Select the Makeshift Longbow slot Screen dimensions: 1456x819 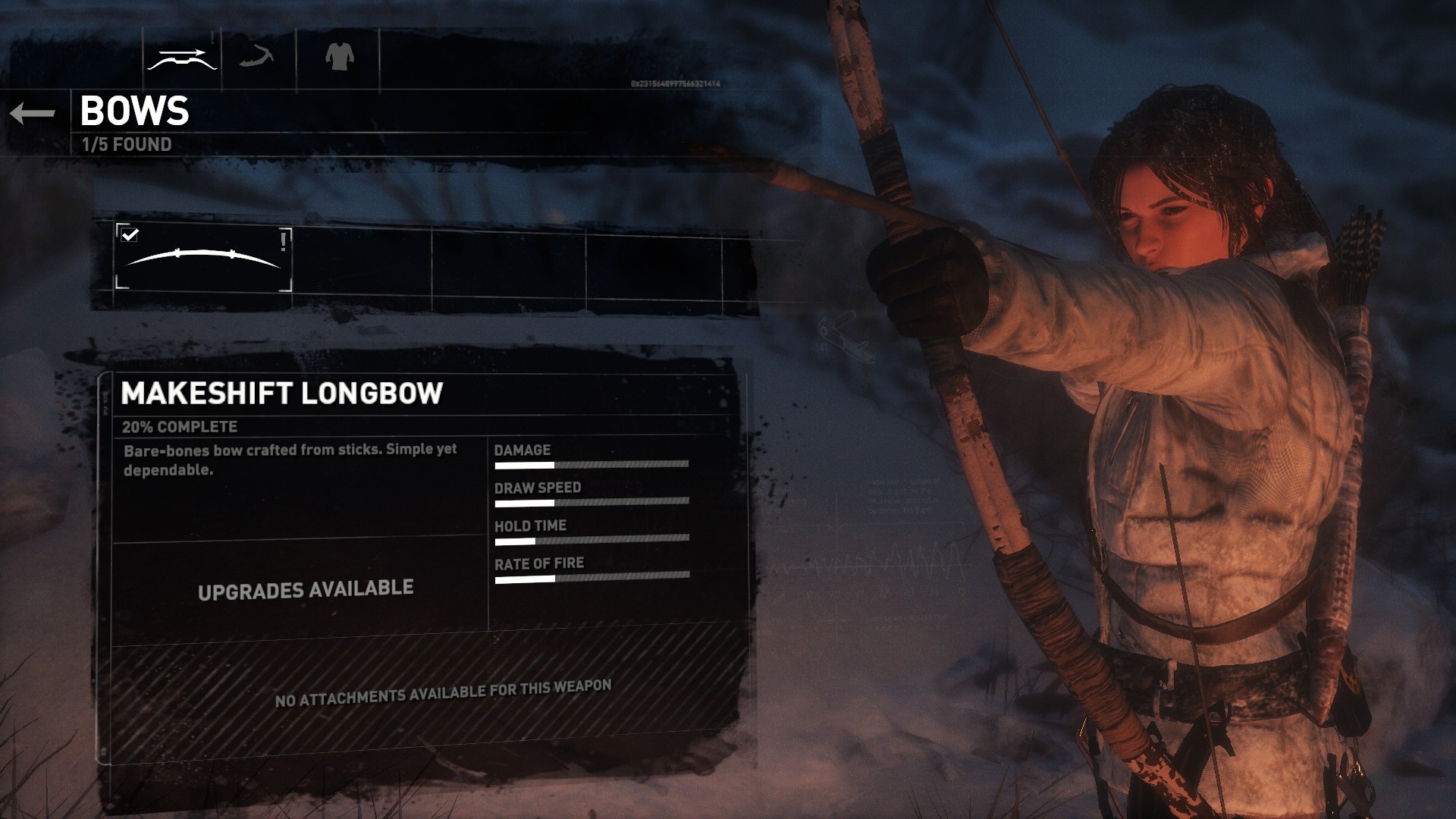(x=203, y=259)
